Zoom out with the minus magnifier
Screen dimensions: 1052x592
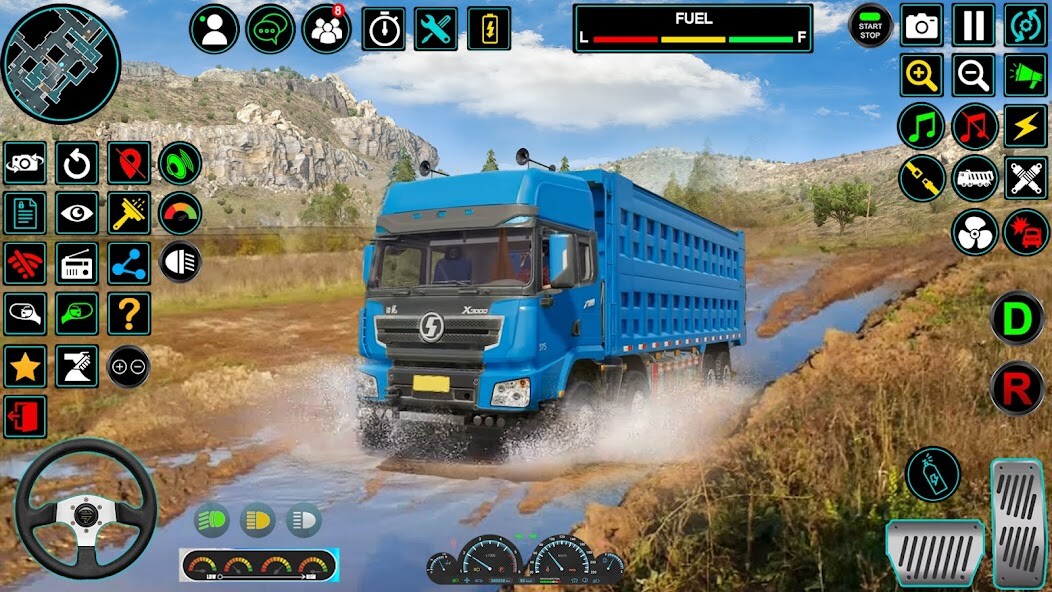pyautogui.click(x=974, y=75)
